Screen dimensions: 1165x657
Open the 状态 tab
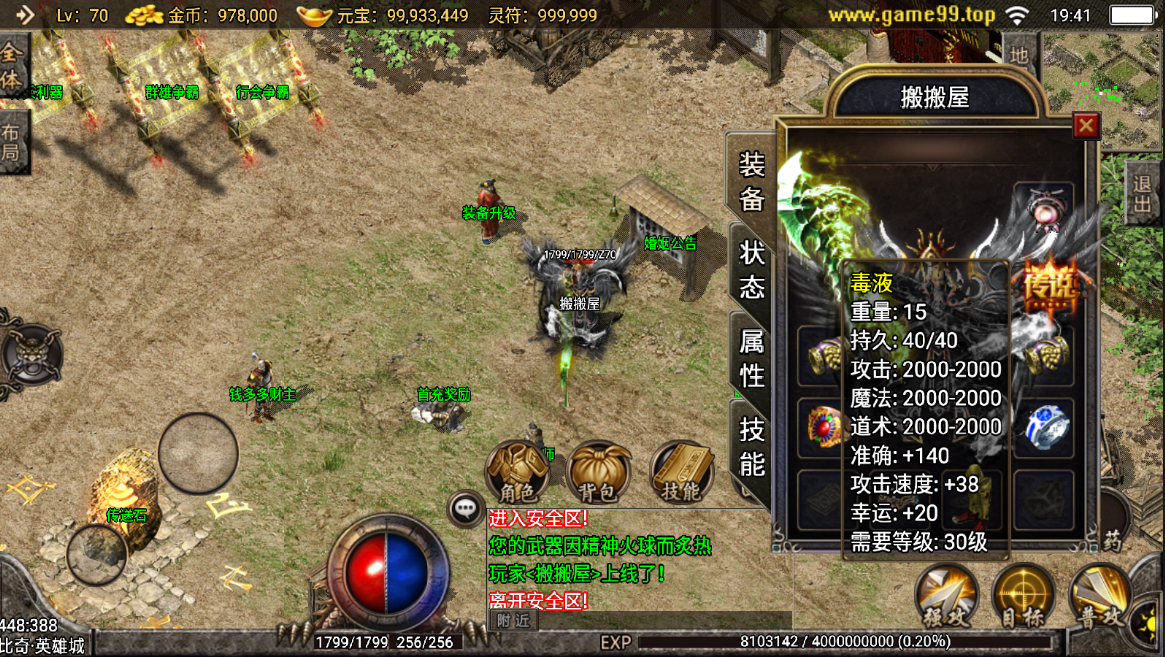pos(751,269)
